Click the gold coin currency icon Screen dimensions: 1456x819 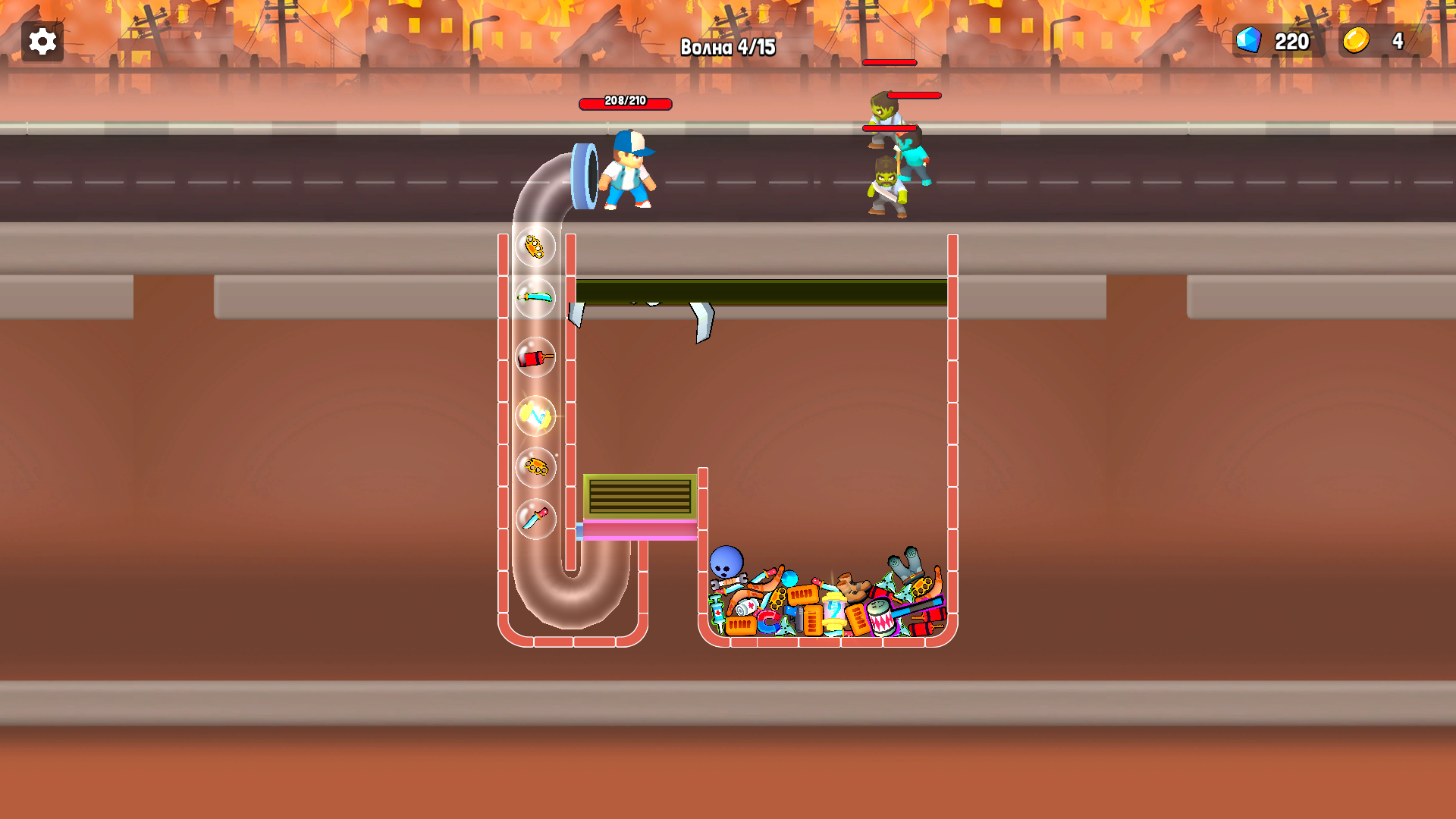[x=1357, y=41]
